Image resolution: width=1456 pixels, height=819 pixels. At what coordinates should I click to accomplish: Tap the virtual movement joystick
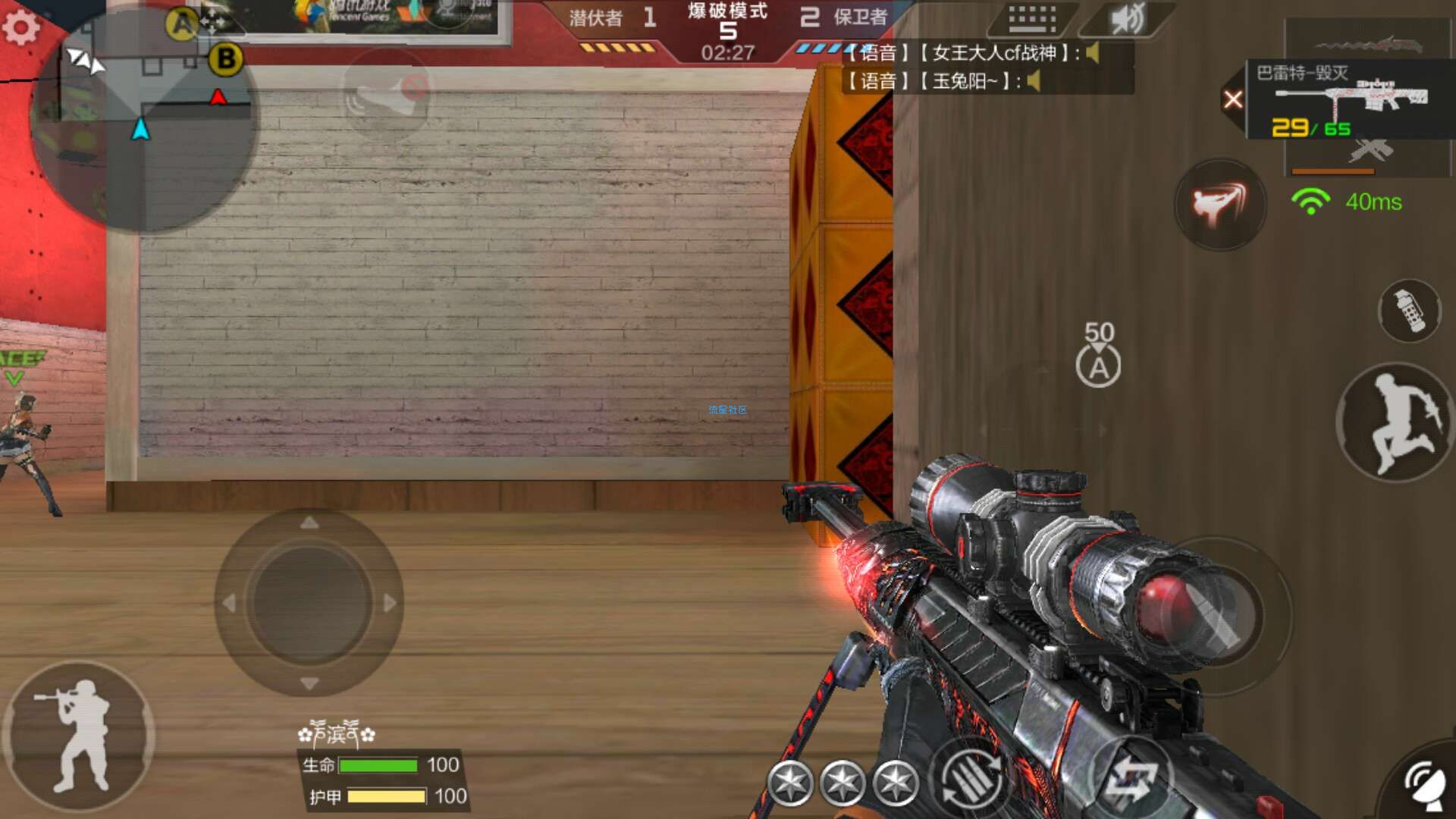[309, 603]
